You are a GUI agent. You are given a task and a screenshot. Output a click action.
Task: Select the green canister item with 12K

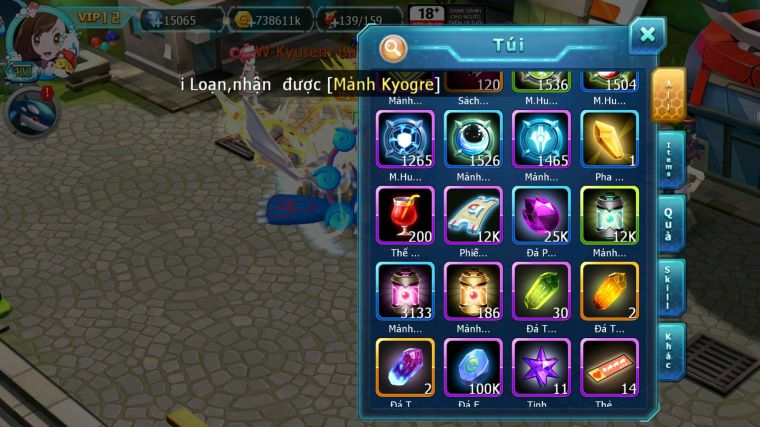coord(609,216)
